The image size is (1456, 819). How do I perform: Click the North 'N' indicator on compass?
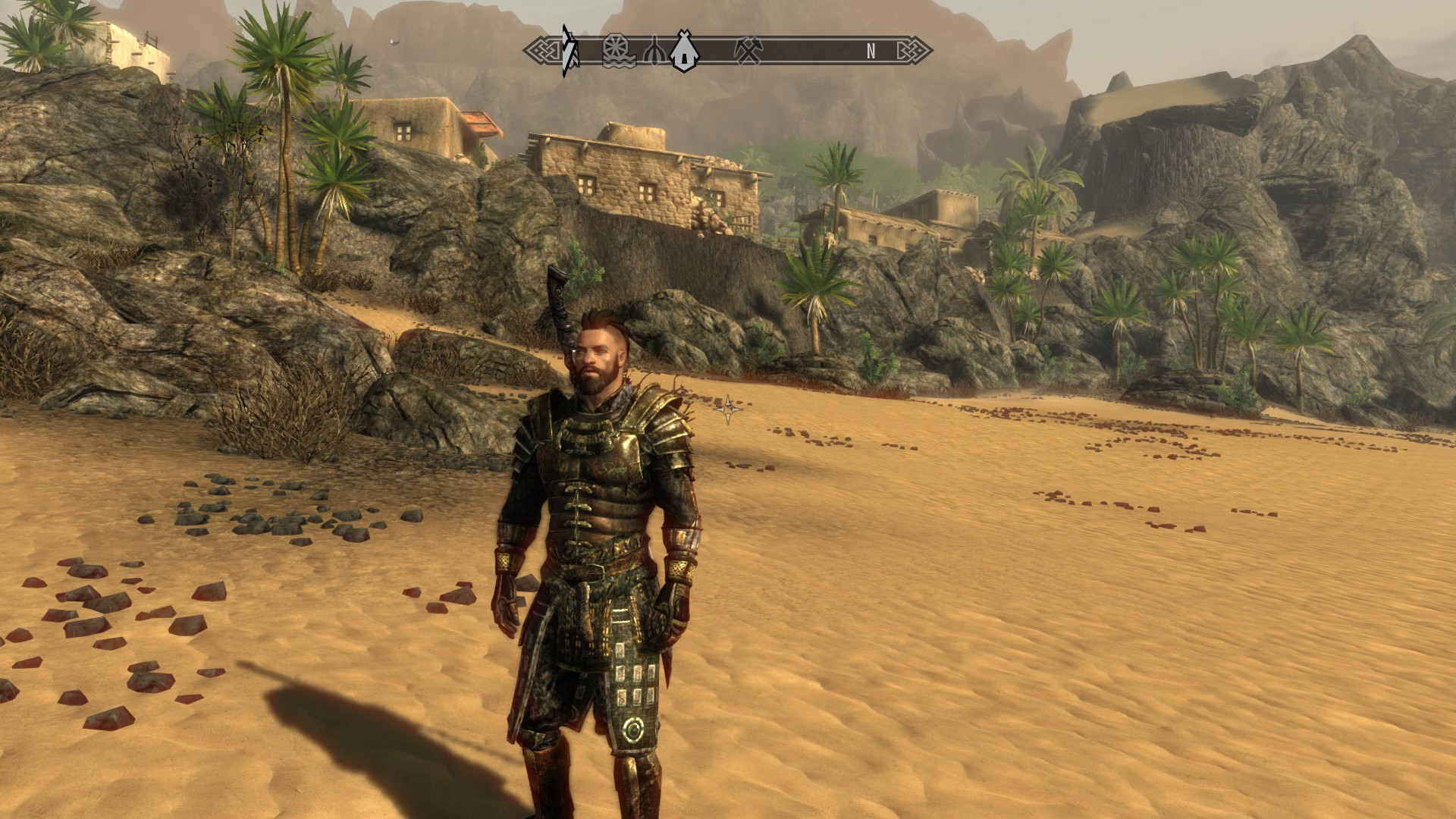pyautogui.click(x=871, y=51)
